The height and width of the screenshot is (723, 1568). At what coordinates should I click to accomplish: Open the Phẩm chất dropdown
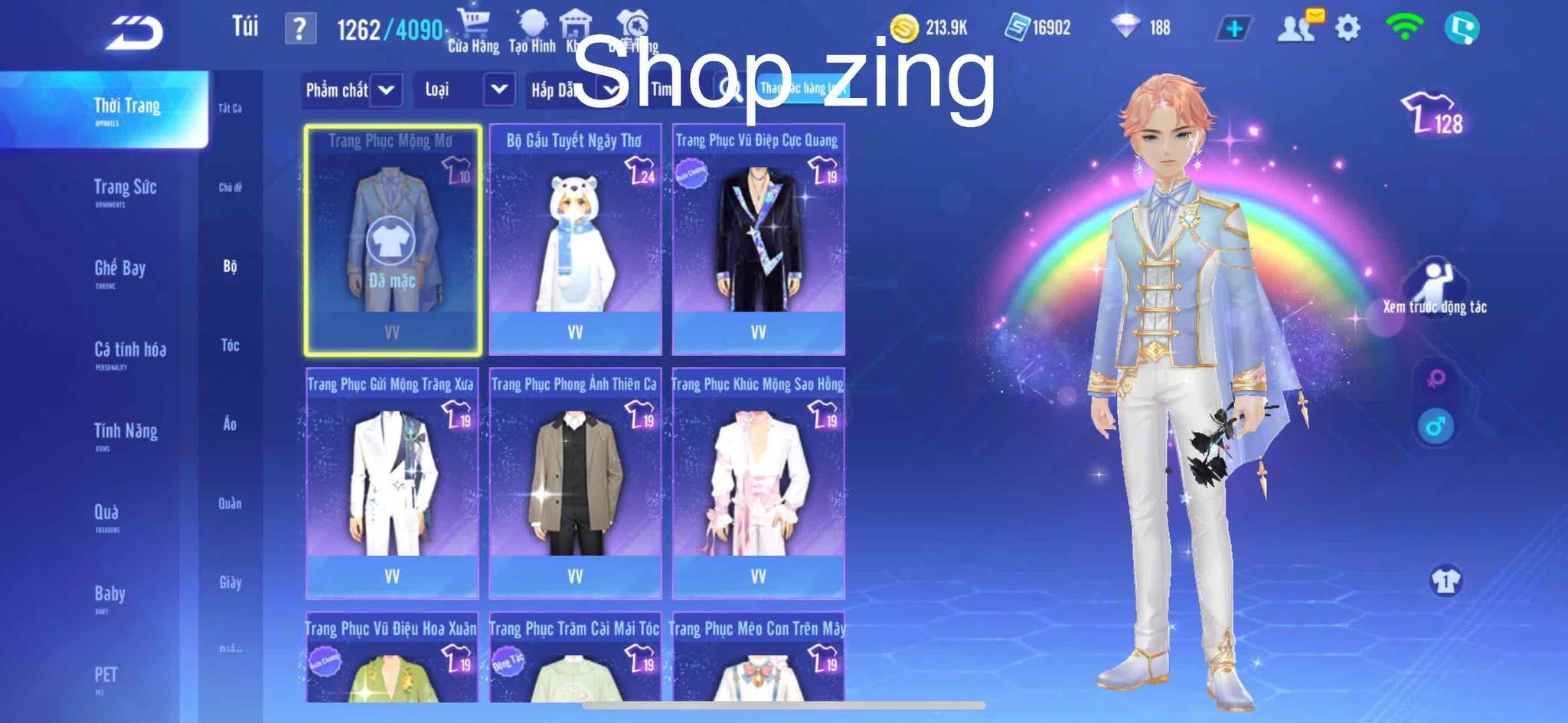(x=350, y=90)
